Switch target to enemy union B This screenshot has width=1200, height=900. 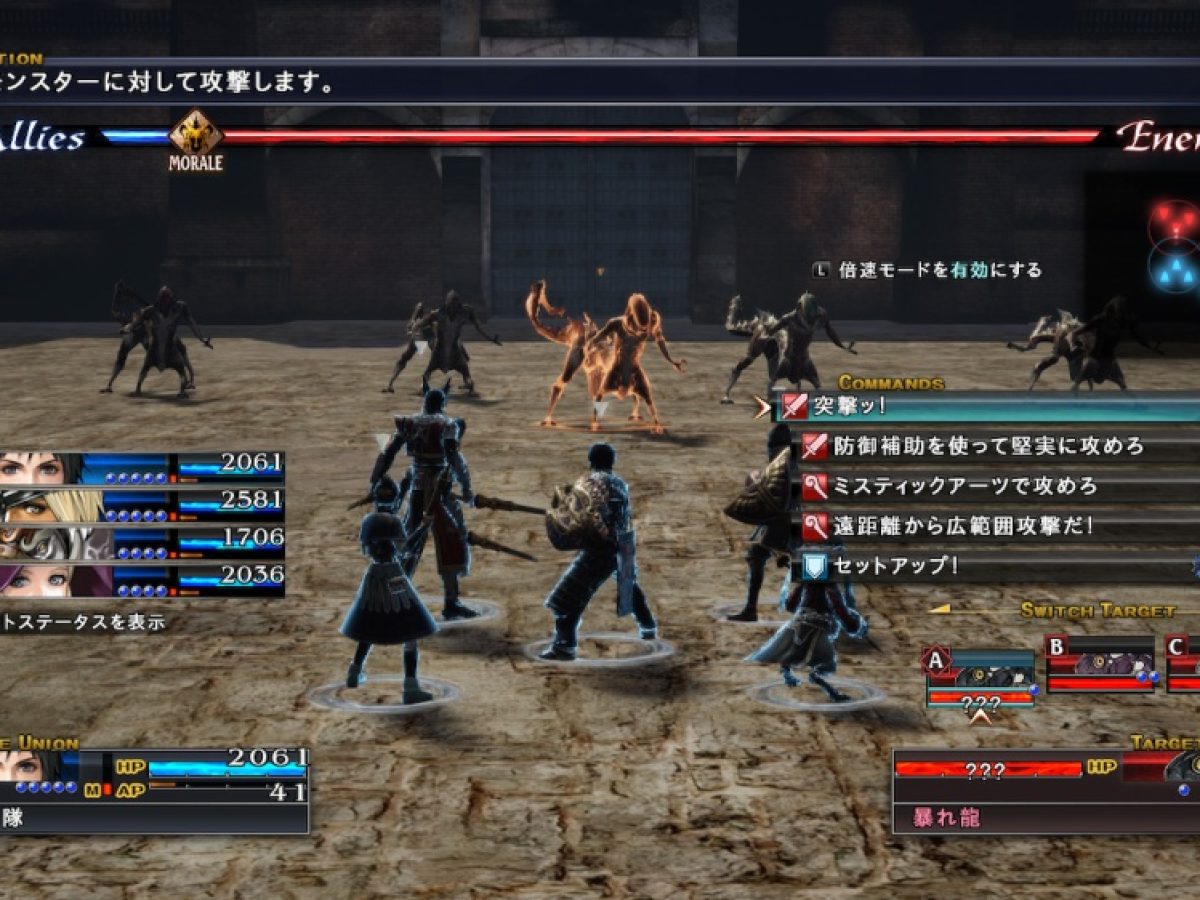(1100, 664)
